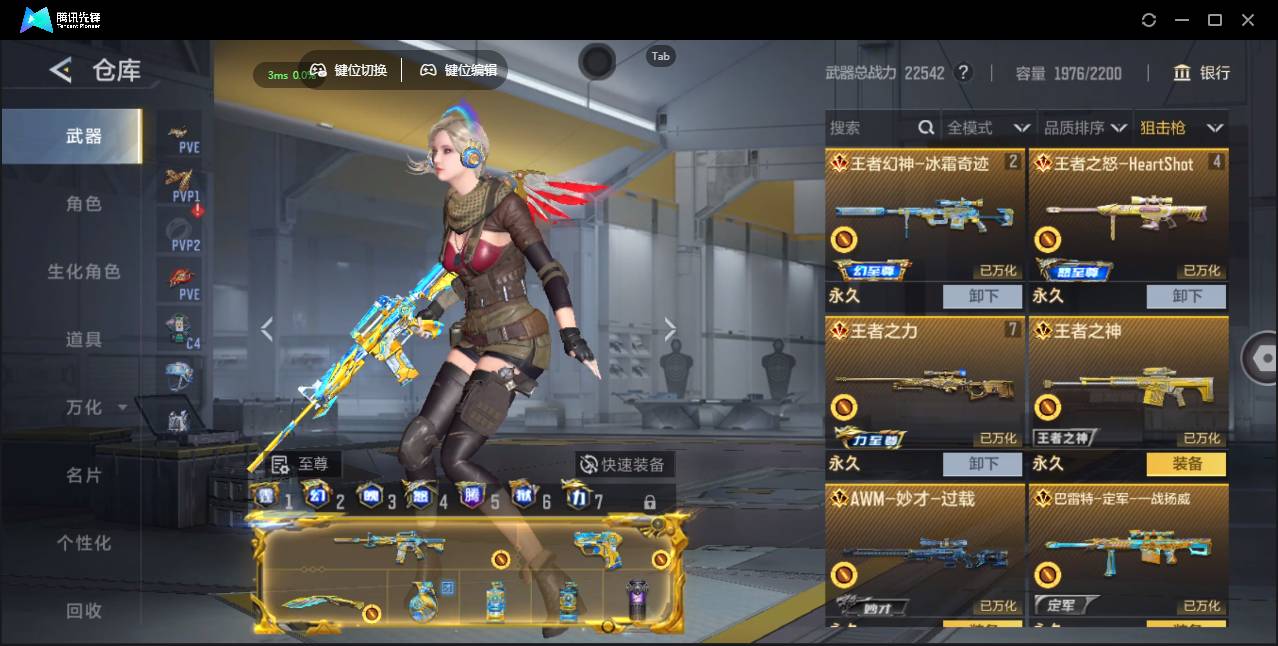Open the 银行 bank

point(1202,73)
